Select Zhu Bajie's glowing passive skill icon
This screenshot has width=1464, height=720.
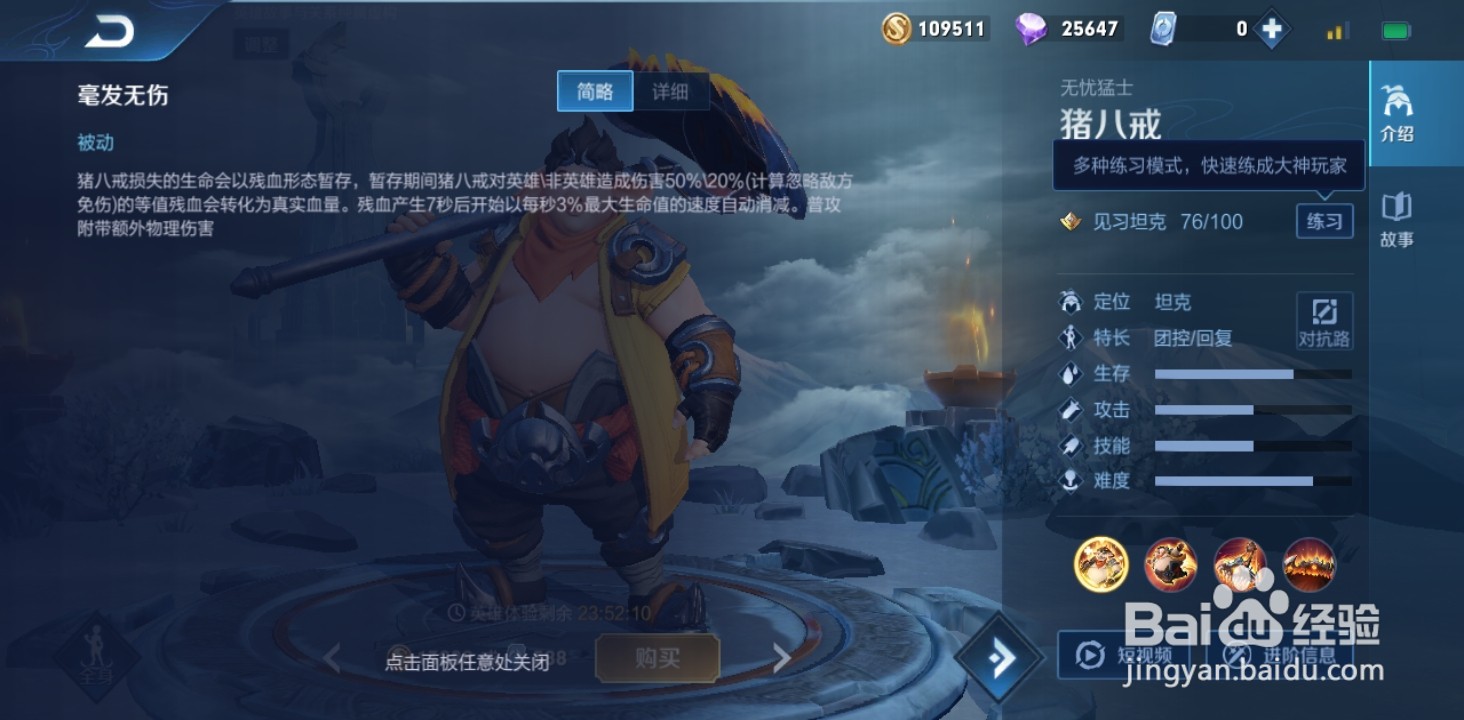tap(1099, 564)
